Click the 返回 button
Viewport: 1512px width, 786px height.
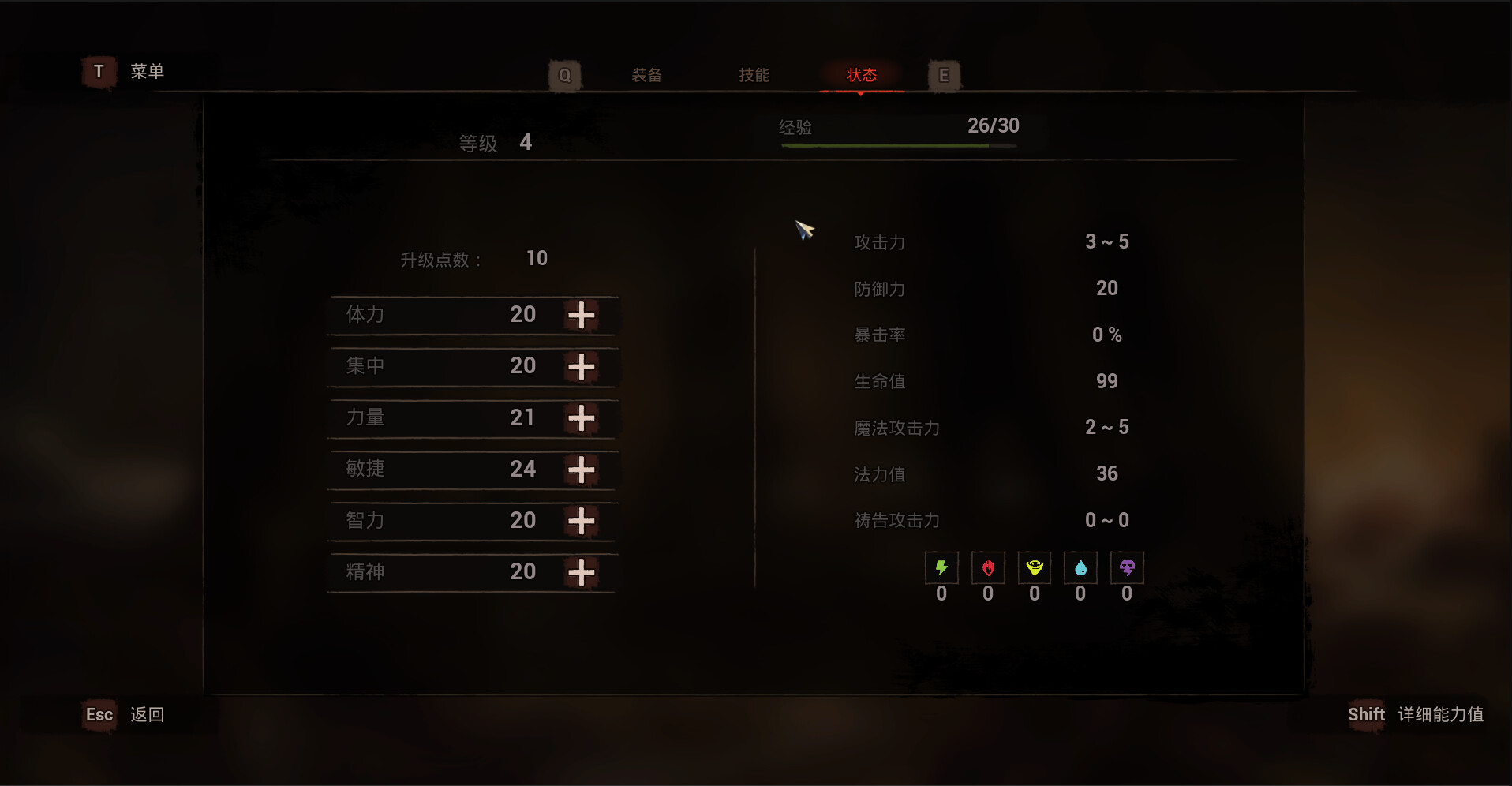[x=148, y=715]
